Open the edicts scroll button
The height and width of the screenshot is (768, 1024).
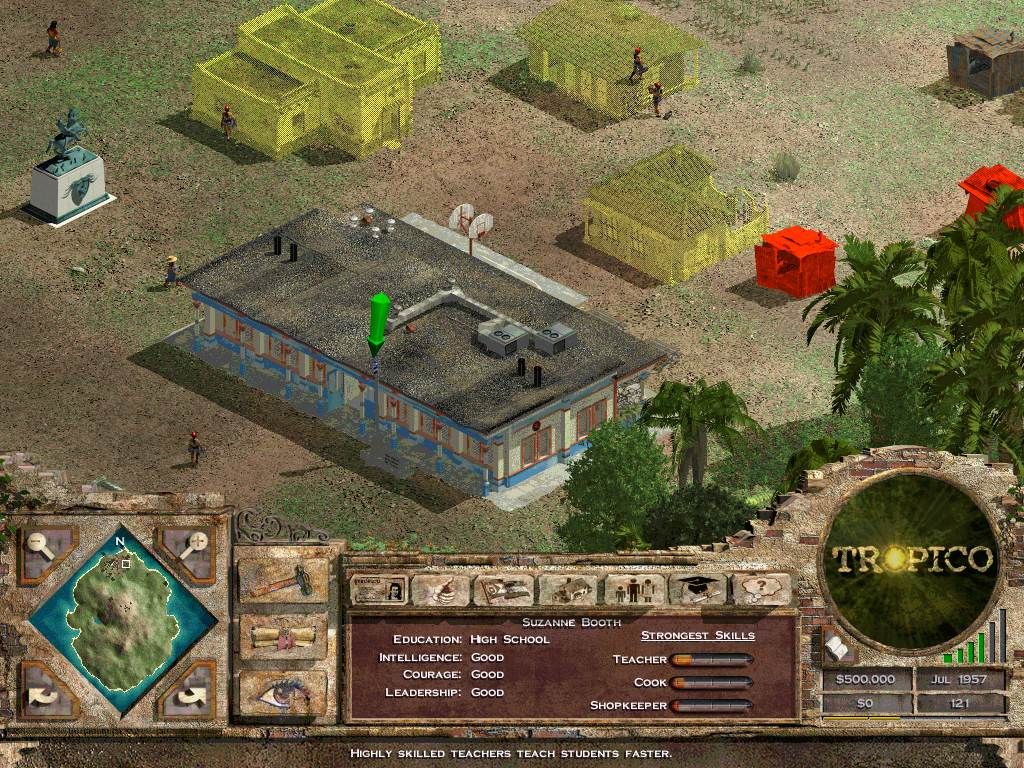point(282,637)
